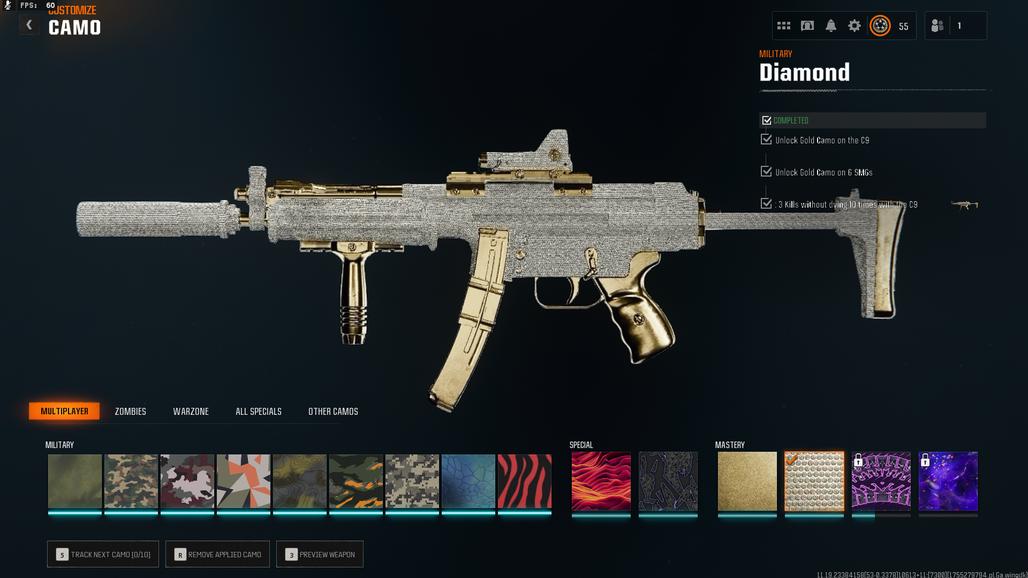The image size is (1028, 578).
Task: Open the settings gear icon
Action: (854, 26)
